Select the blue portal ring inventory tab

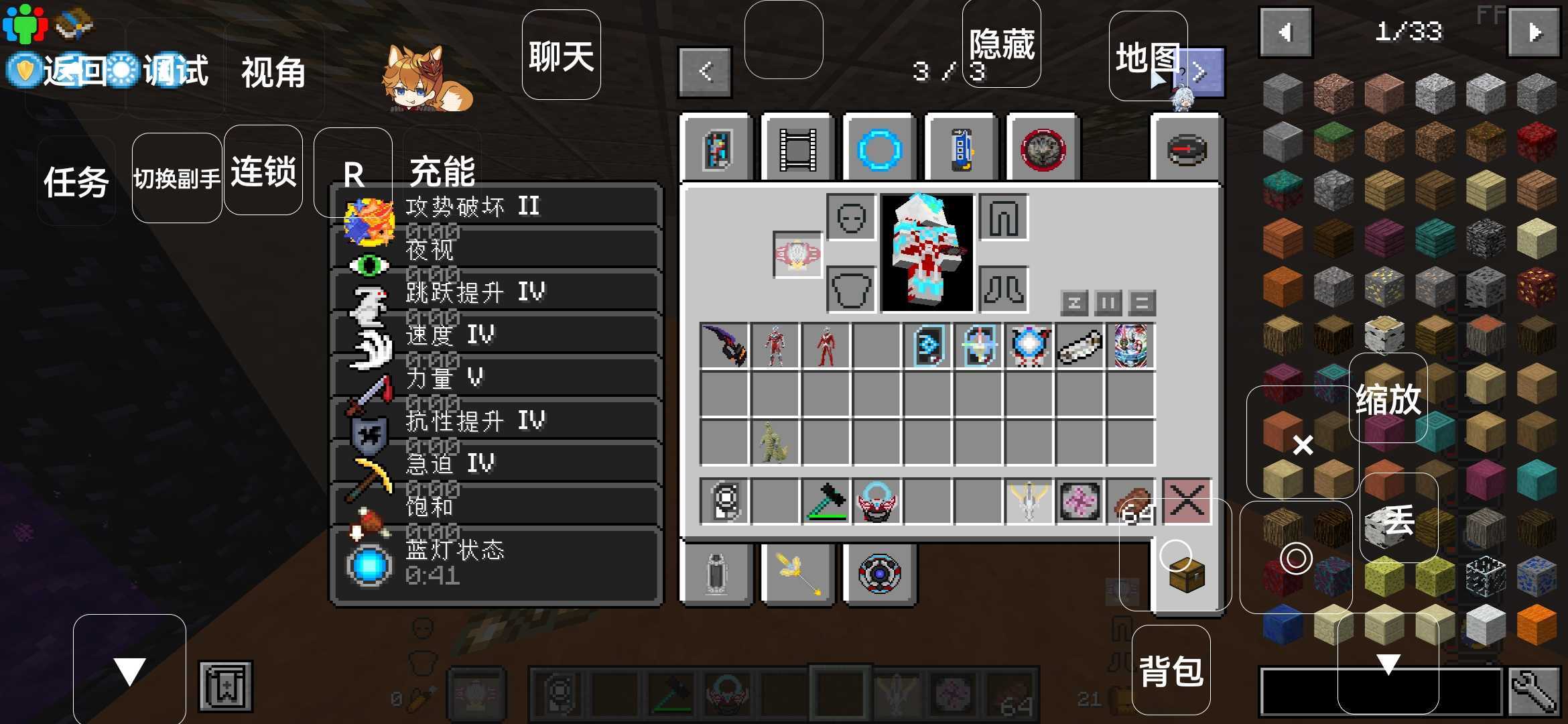(878, 149)
